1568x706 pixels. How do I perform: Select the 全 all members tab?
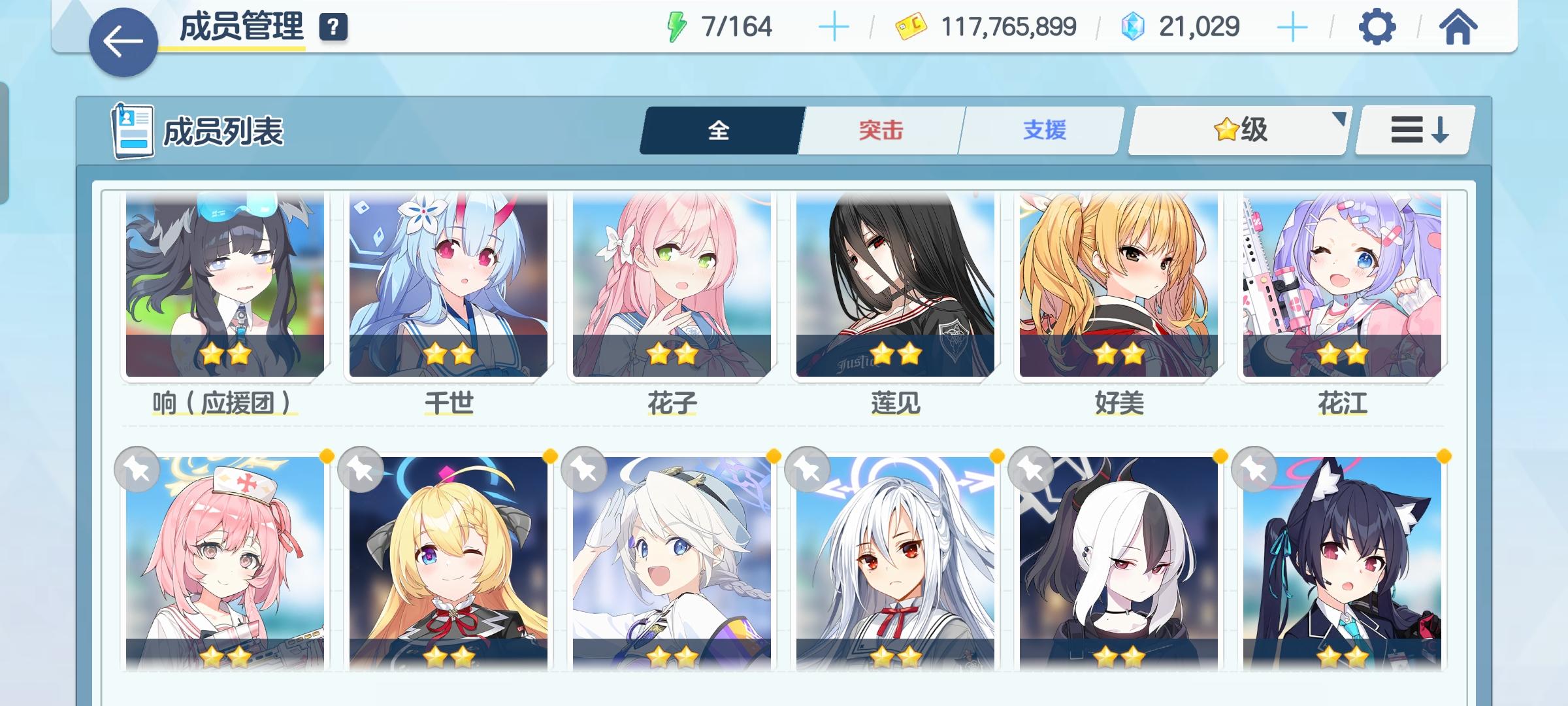tap(719, 129)
